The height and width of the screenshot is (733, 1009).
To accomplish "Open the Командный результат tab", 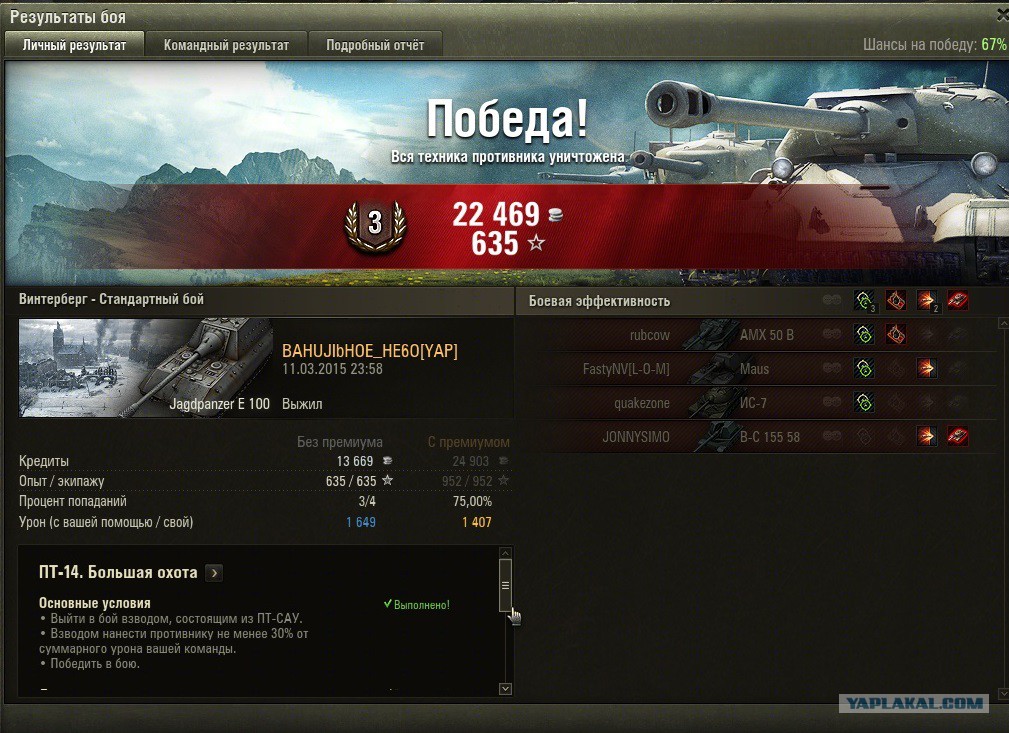I will [x=226, y=45].
